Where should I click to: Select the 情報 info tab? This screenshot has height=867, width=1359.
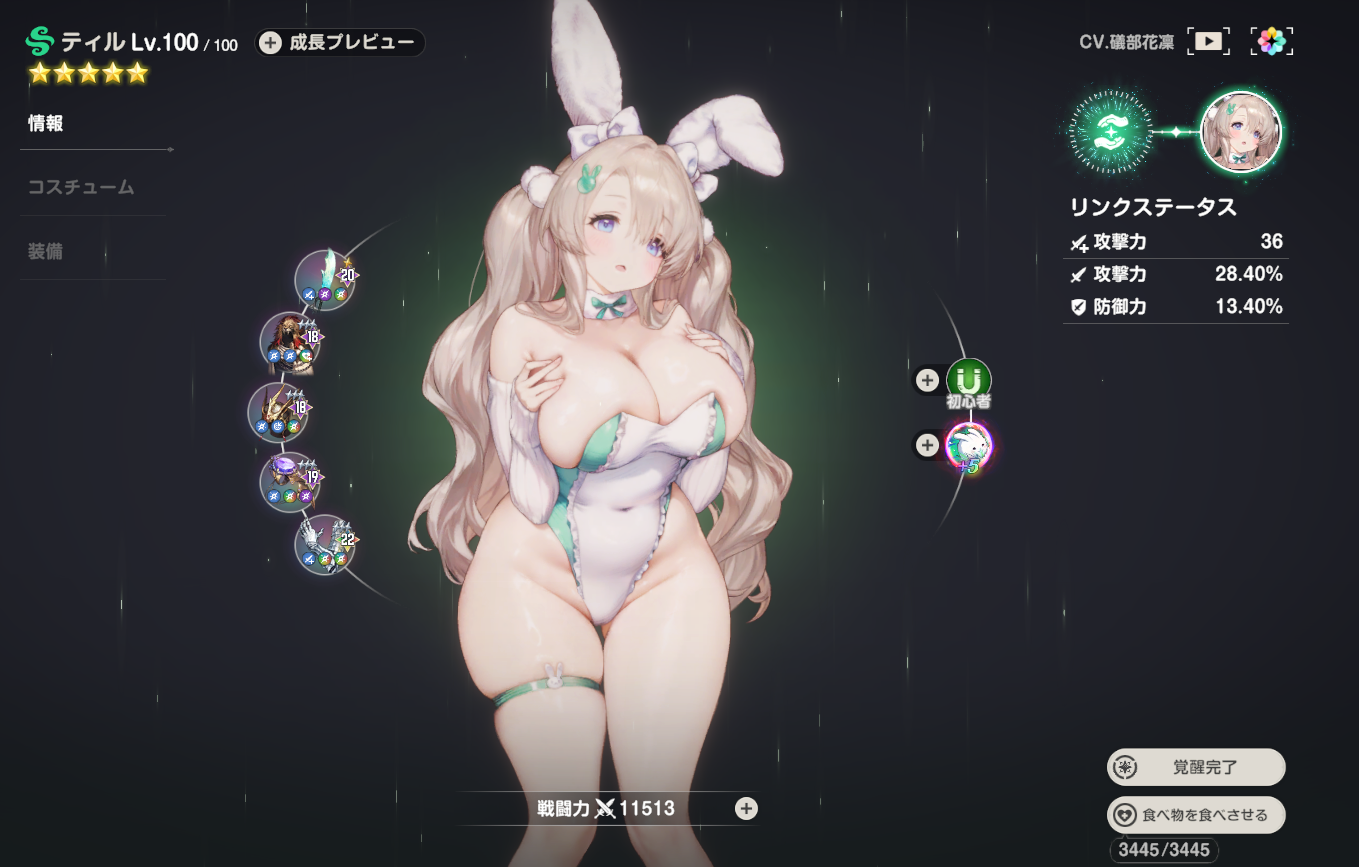[x=46, y=124]
